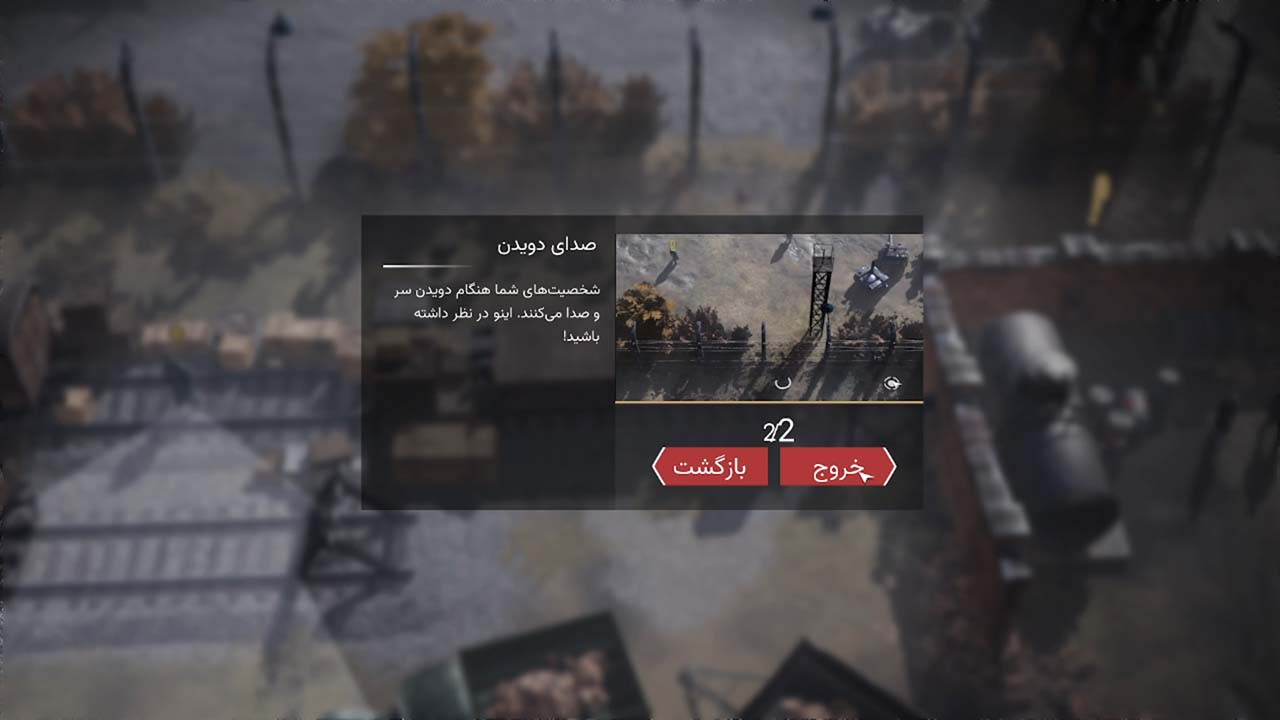Click the circular replay icon in the preview
Image resolution: width=1280 pixels, height=720 pixels.
[891, 383]
